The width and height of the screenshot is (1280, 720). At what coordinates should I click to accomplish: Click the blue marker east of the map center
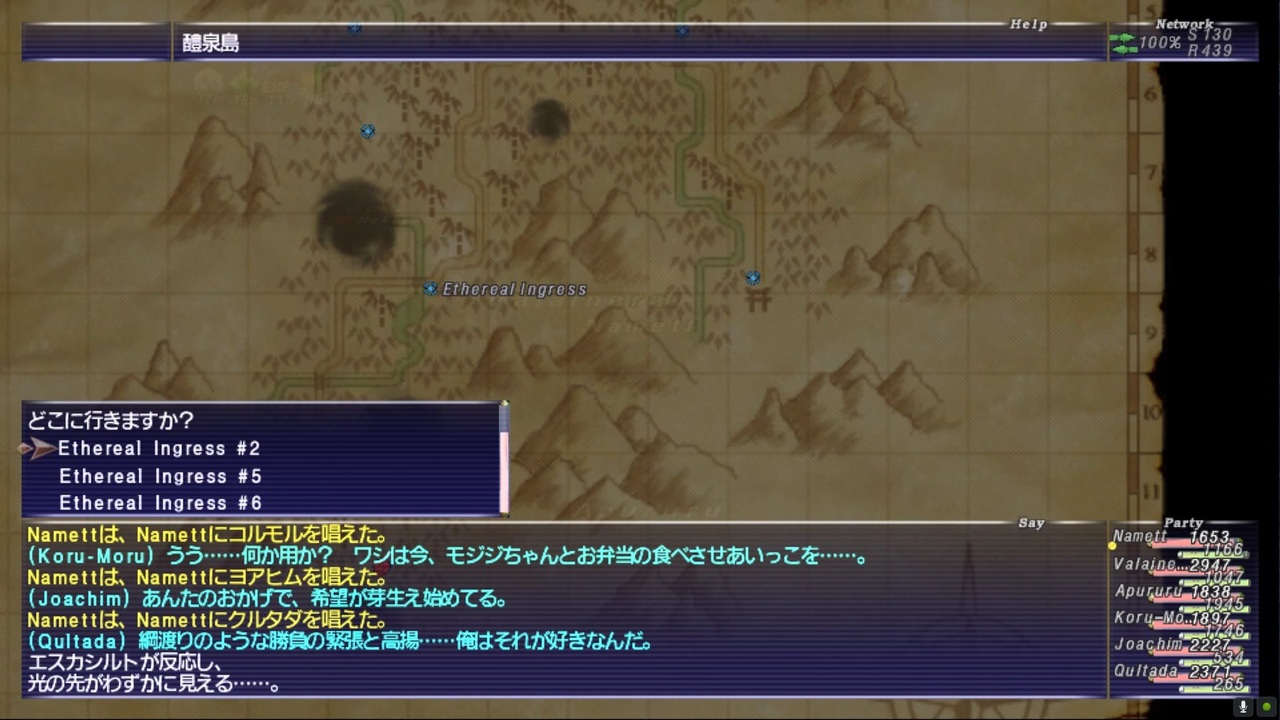point(753,278)
